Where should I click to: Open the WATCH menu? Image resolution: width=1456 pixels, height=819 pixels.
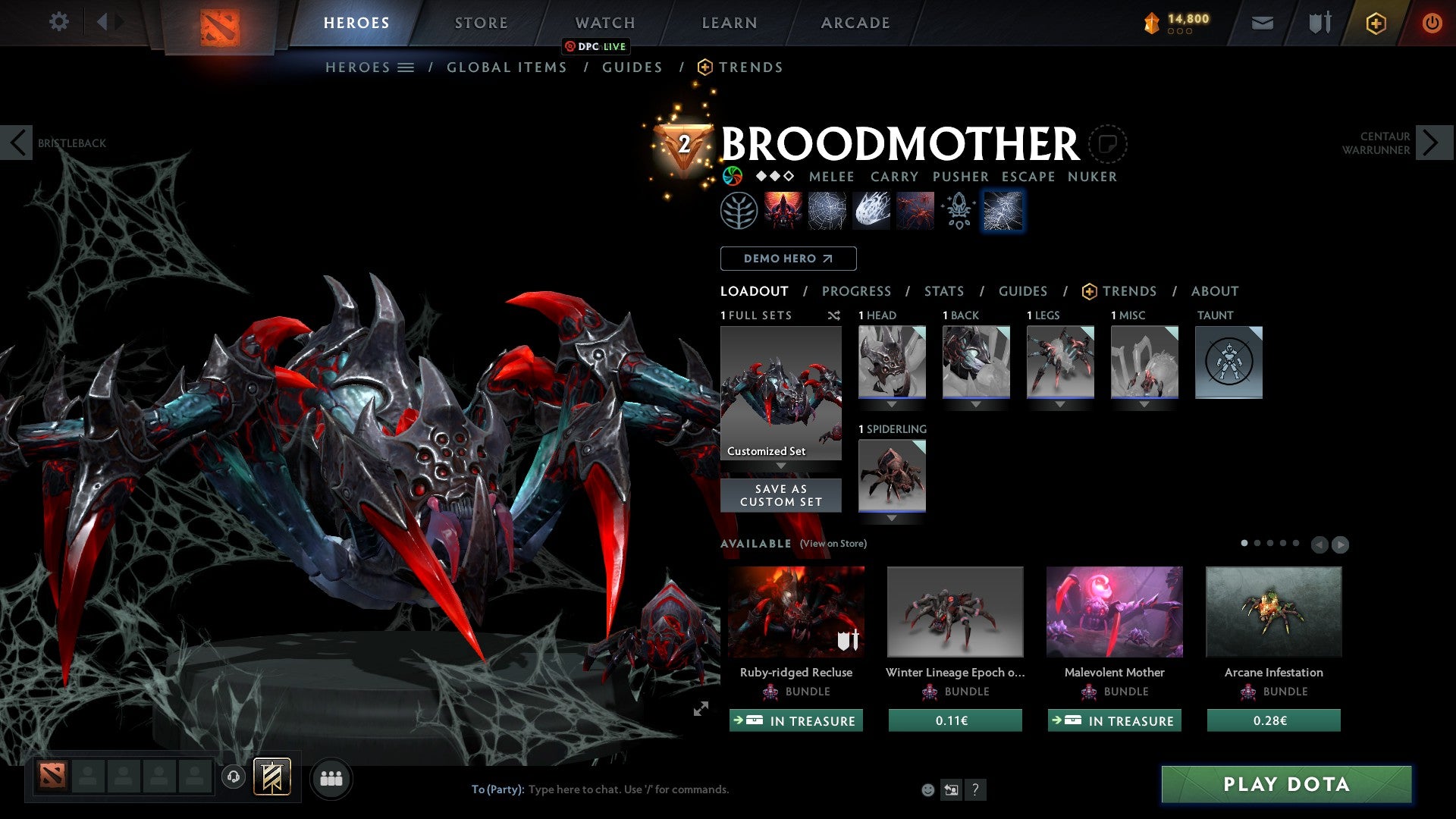(x=604, y=23)
